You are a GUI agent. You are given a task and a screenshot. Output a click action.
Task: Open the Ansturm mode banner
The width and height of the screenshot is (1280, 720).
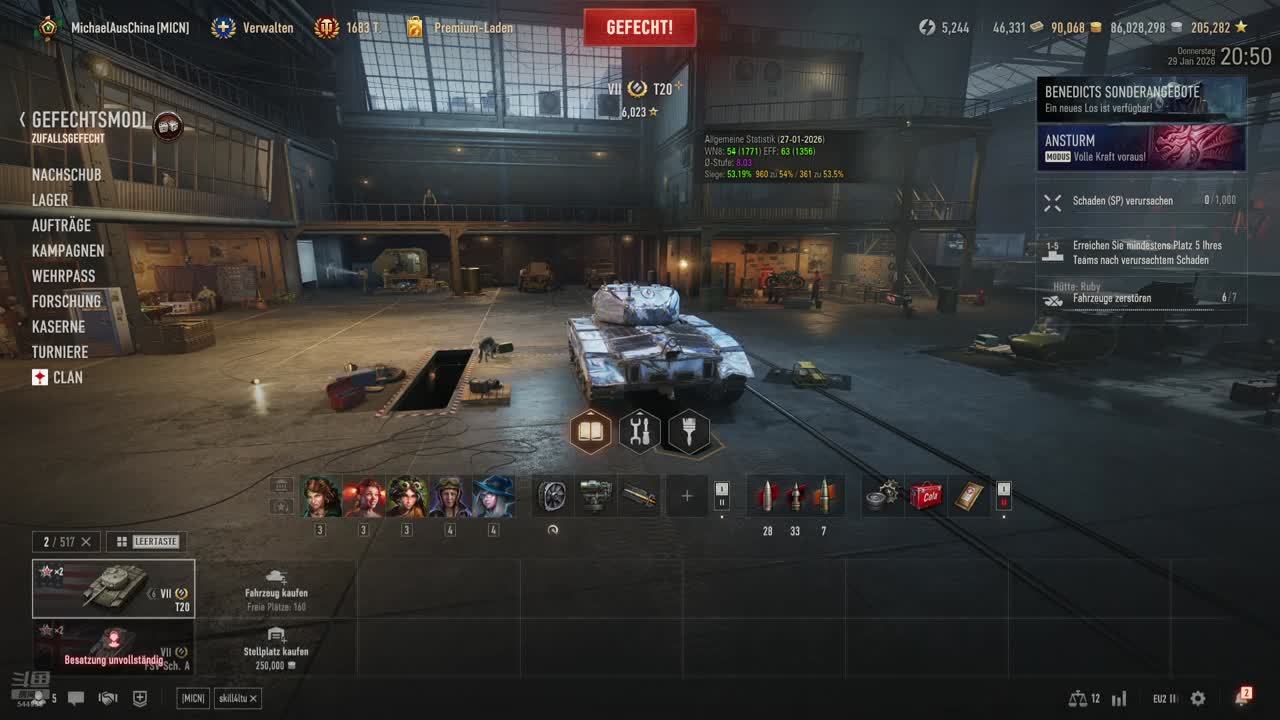click(1141, 148)
